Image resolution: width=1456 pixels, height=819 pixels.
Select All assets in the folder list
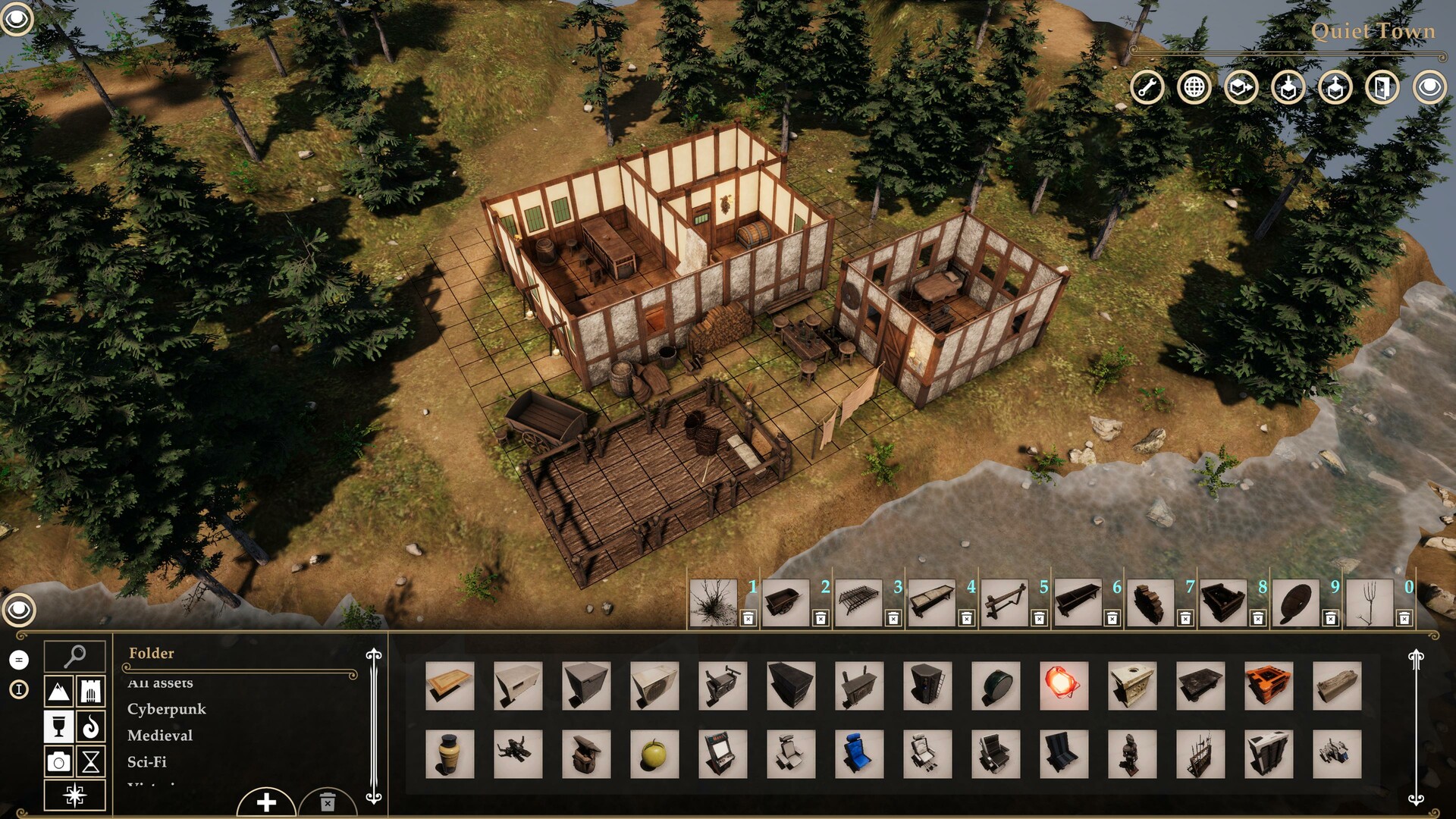tap(160, 683)
